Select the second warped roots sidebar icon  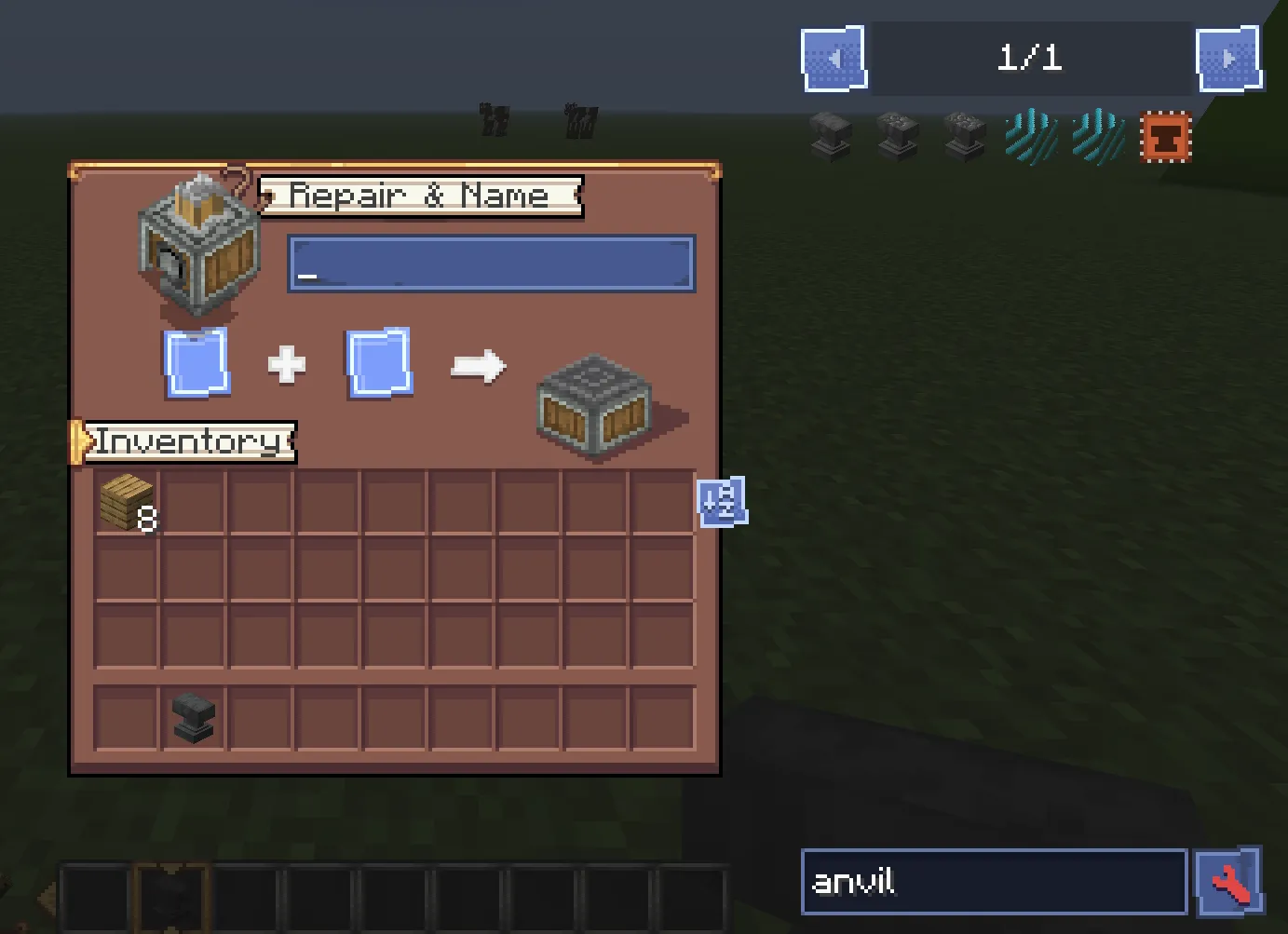[1096, 137]
